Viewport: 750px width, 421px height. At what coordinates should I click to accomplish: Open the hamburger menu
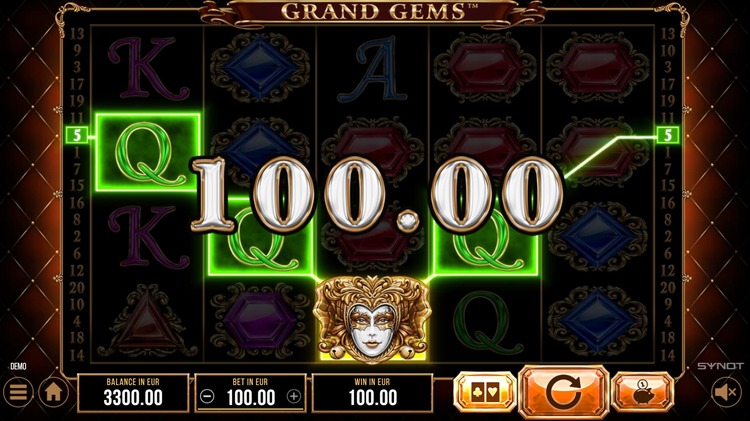click(17, 393)
